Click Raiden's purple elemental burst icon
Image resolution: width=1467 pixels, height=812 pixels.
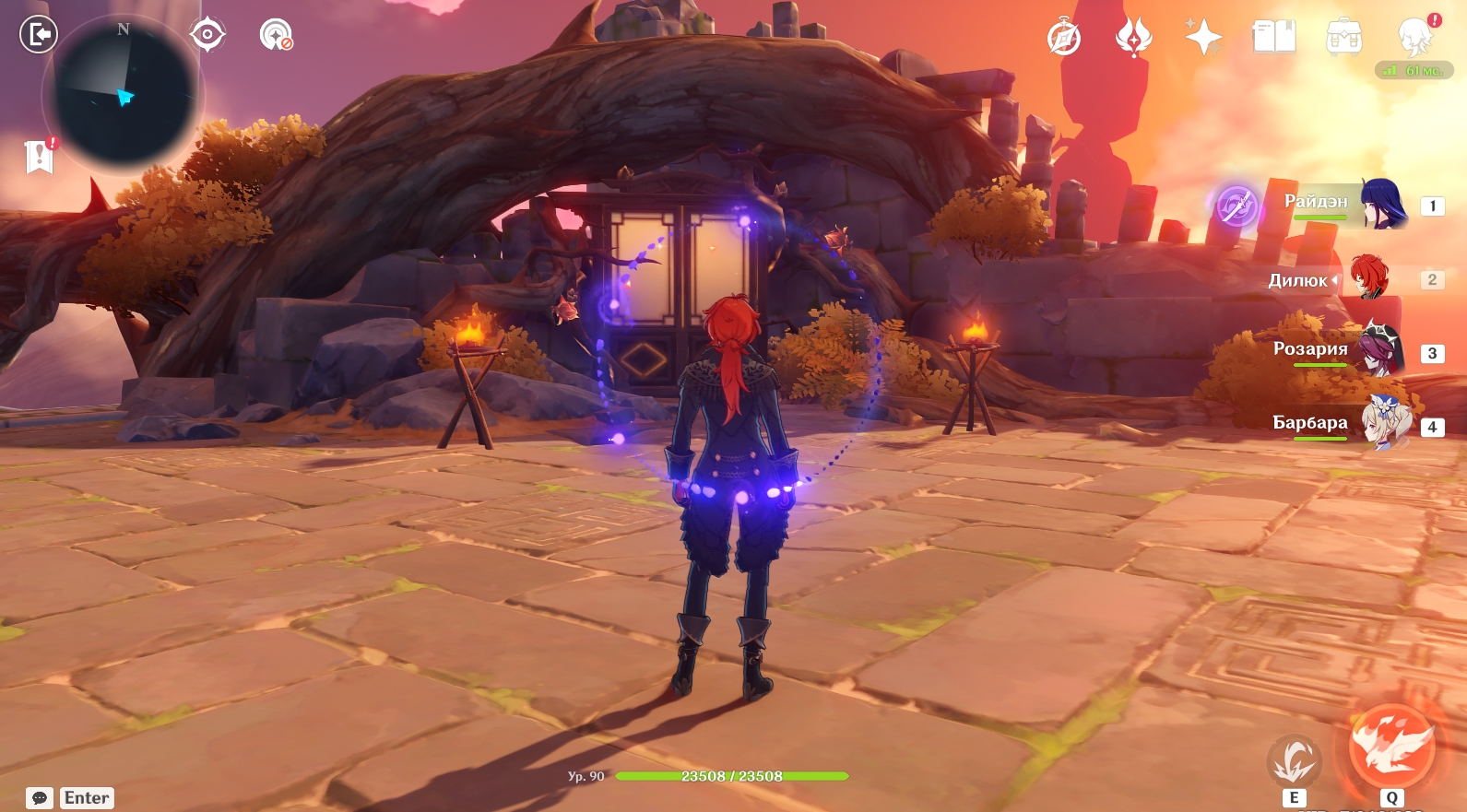pos(1236,206)
